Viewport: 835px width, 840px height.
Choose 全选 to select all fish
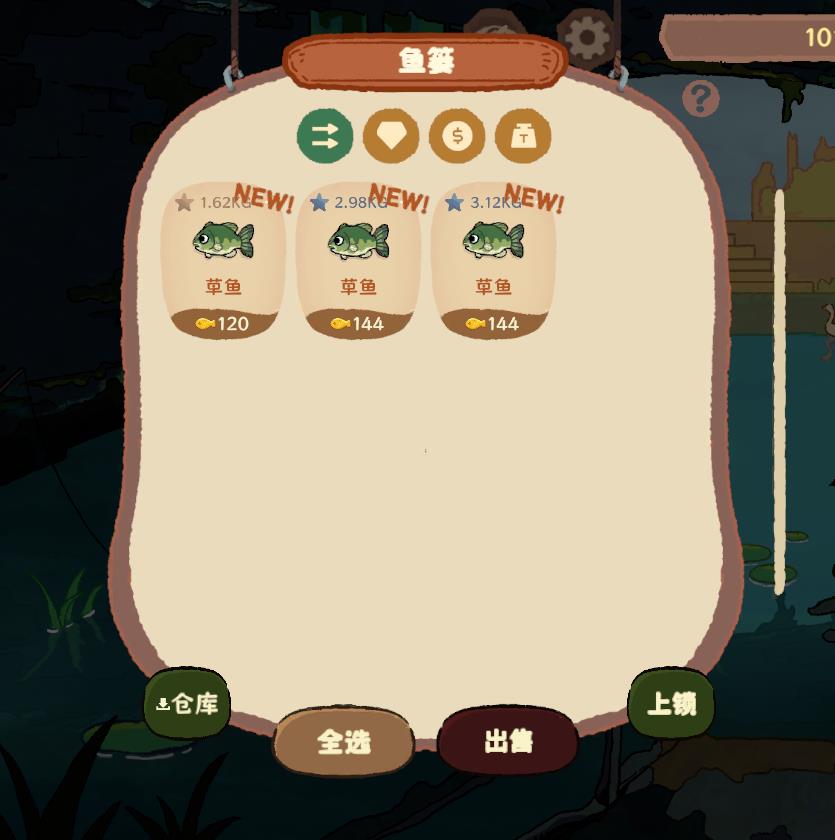pos(344,741)
